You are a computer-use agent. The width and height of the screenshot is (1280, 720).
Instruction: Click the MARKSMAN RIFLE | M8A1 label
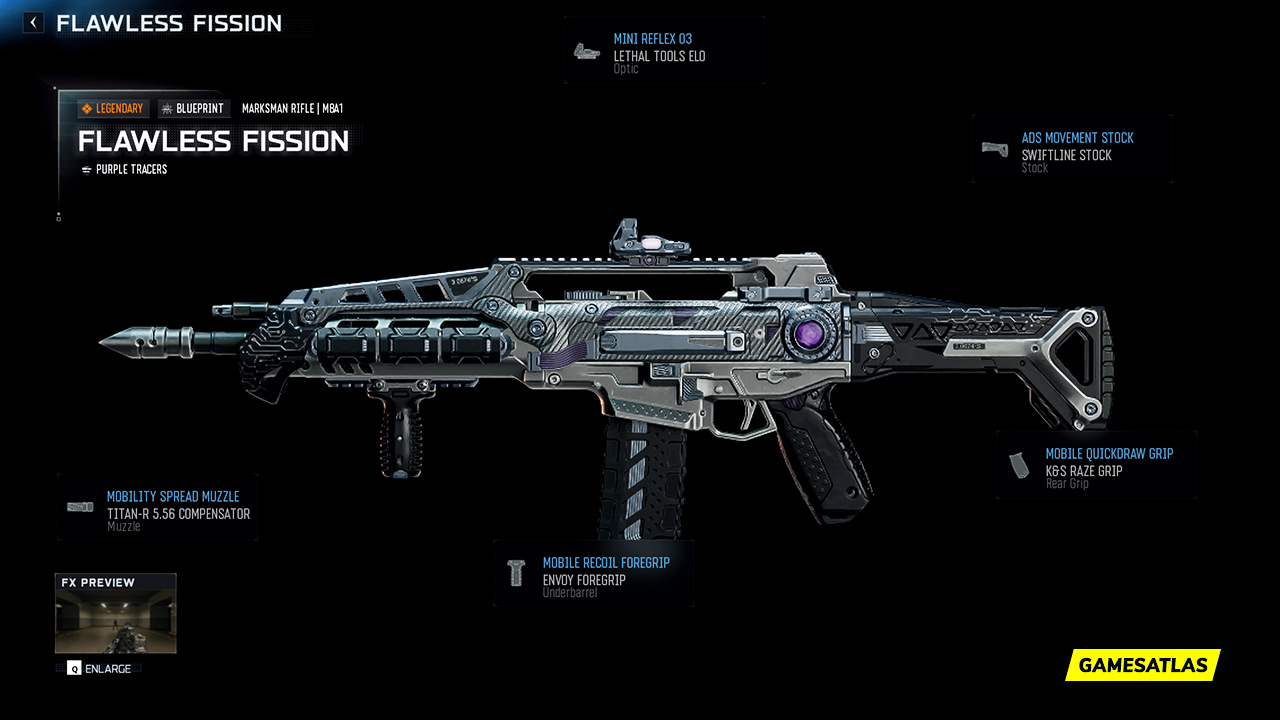tap(291, 108)
